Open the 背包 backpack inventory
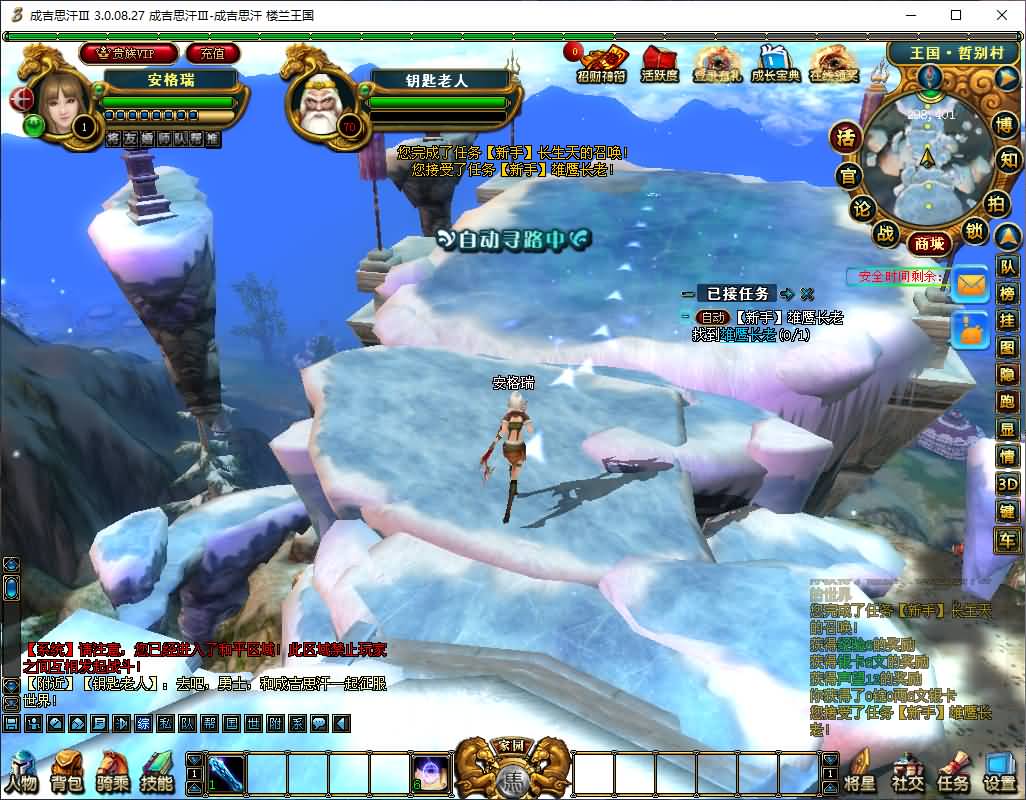This screenshot has height=800, width=1026. [x=67, y=773]
